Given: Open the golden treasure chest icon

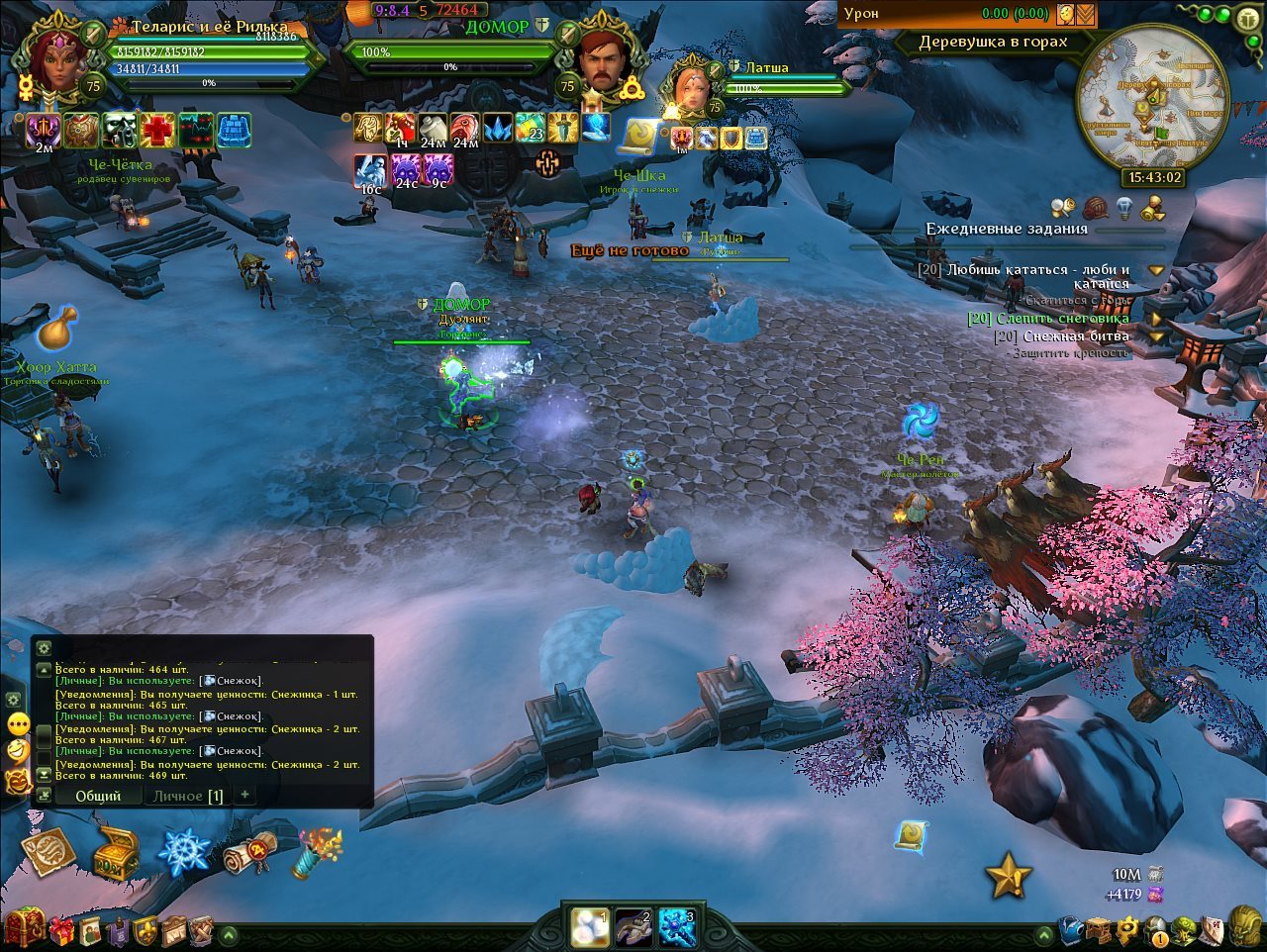Looking at the screenshot, I should pyautogui.click(x=117, y=853).
